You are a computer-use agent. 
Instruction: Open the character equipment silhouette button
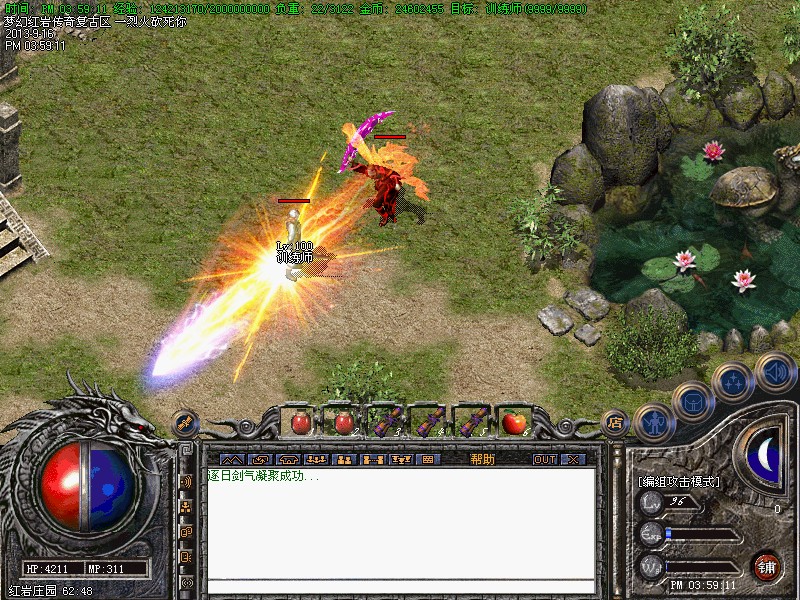tap(655, 423)
